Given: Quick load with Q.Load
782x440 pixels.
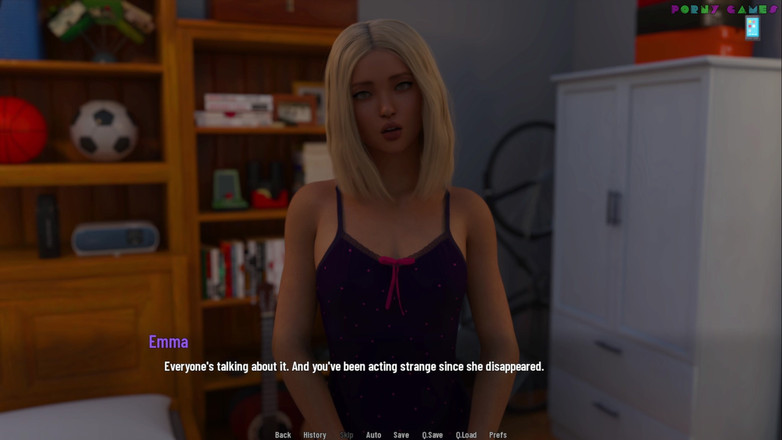Looking at the screenshot, I should click(466, 435).
